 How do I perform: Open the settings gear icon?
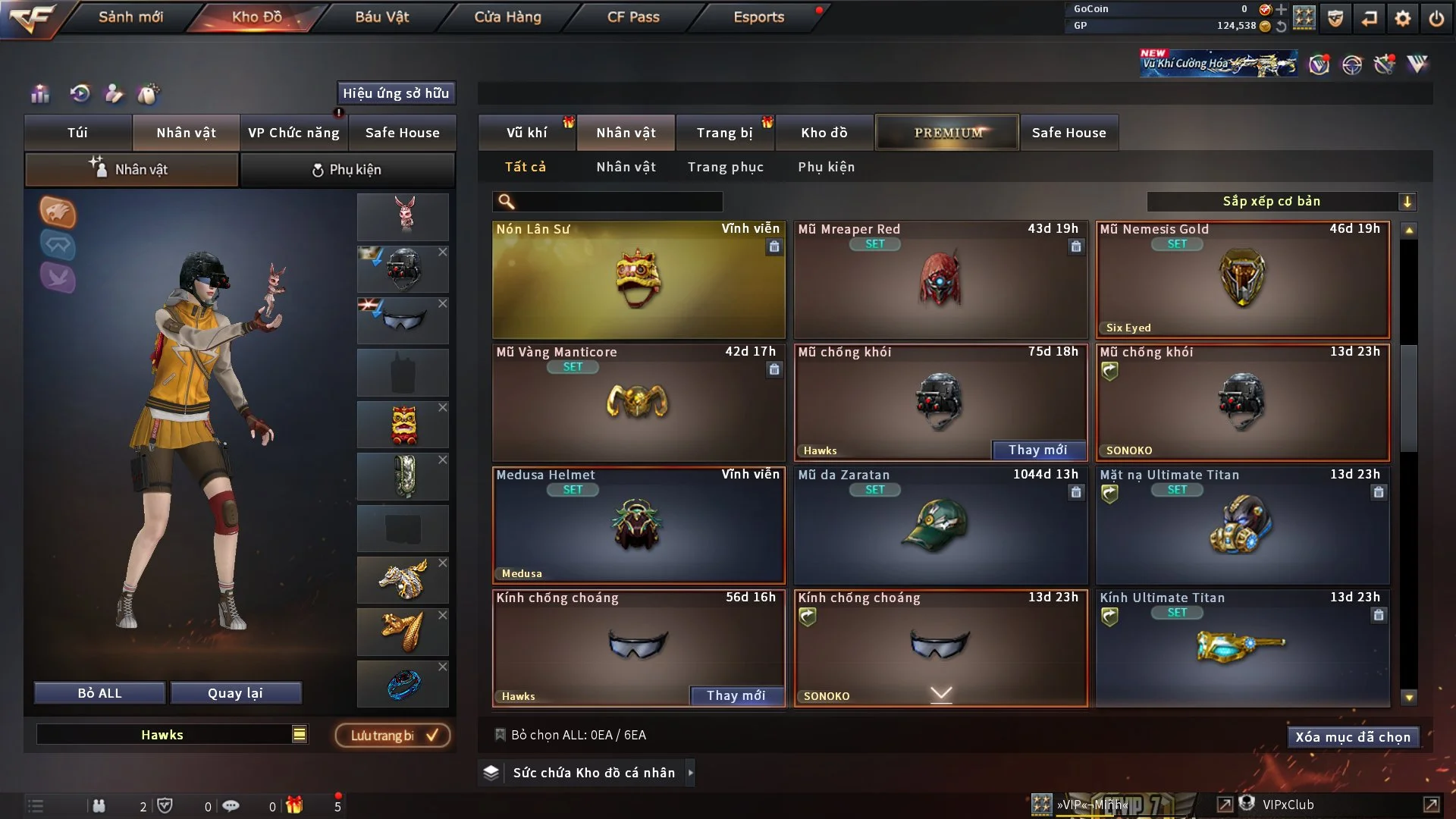tap(1402, 18)
